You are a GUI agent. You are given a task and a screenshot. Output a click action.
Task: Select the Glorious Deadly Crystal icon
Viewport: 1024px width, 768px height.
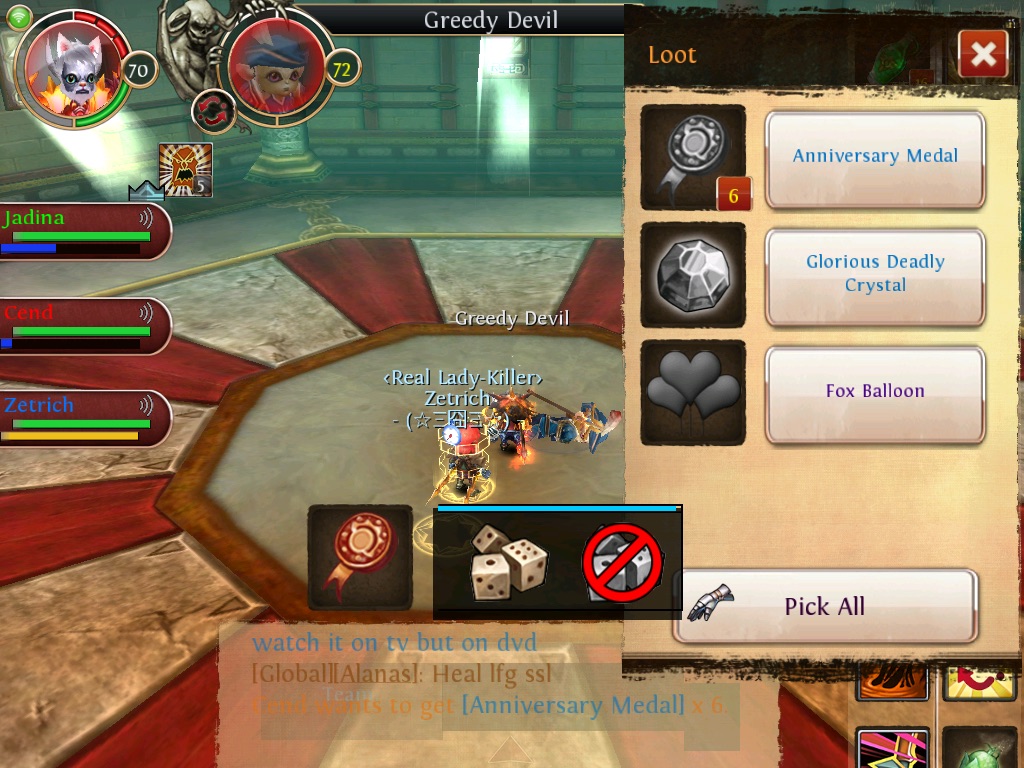pyautogui.click(x=693, y=274)
